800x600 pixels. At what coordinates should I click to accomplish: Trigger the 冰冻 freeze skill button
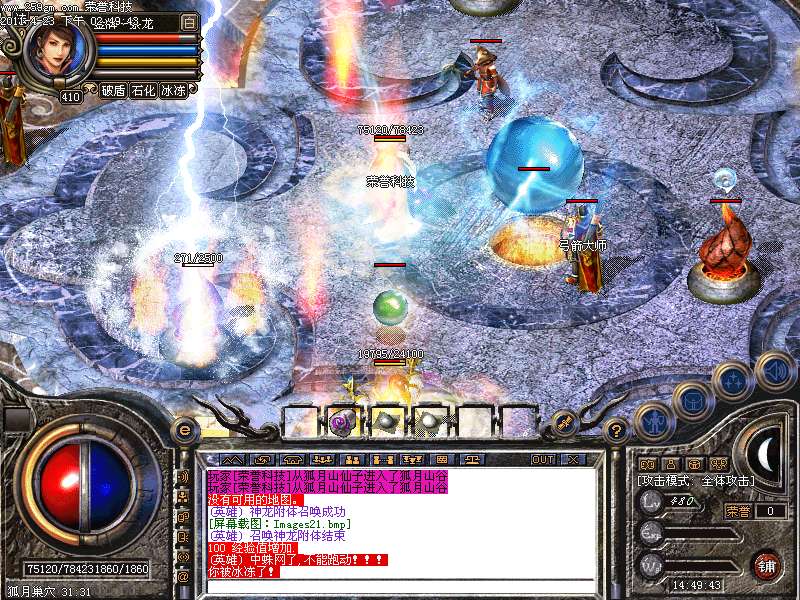click(x=174, y=90)
